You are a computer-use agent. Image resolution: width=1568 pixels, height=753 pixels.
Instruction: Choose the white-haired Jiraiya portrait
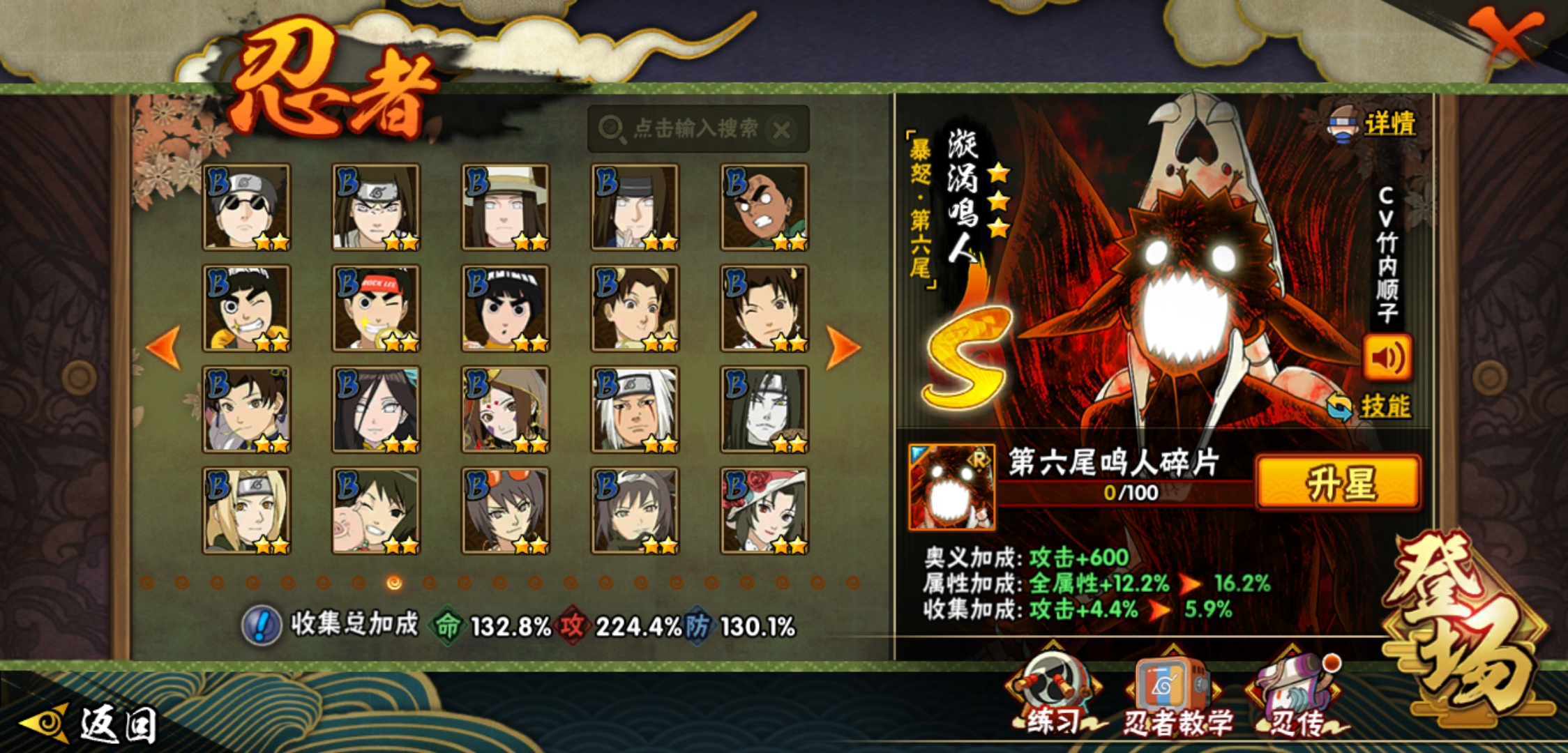click(635, 409)
